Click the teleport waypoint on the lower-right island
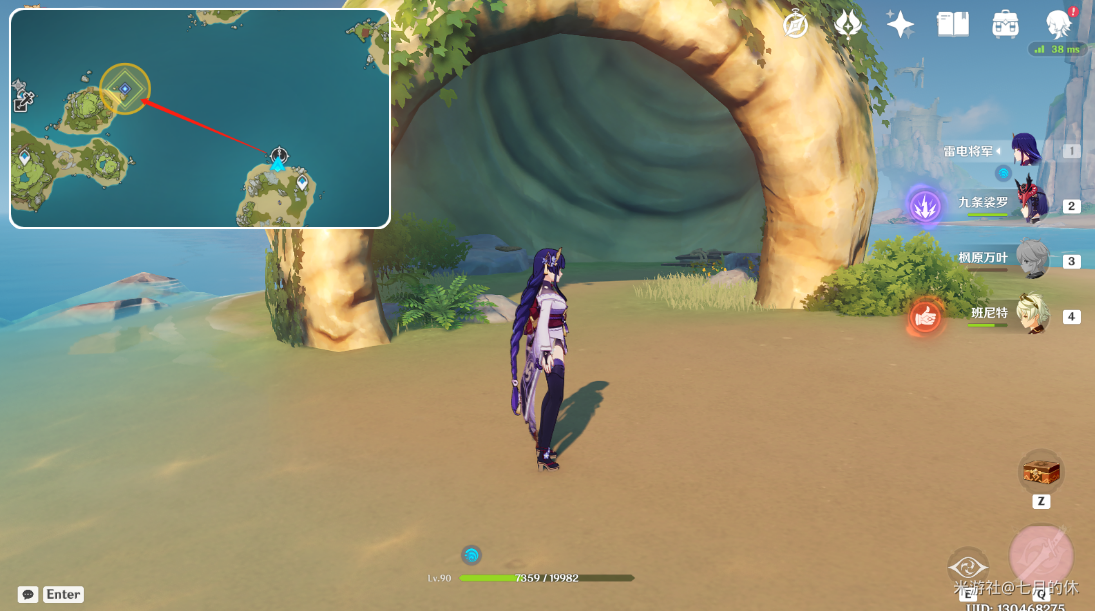The height and width of the screenshot is (611, 1095). tap(302, 181)
